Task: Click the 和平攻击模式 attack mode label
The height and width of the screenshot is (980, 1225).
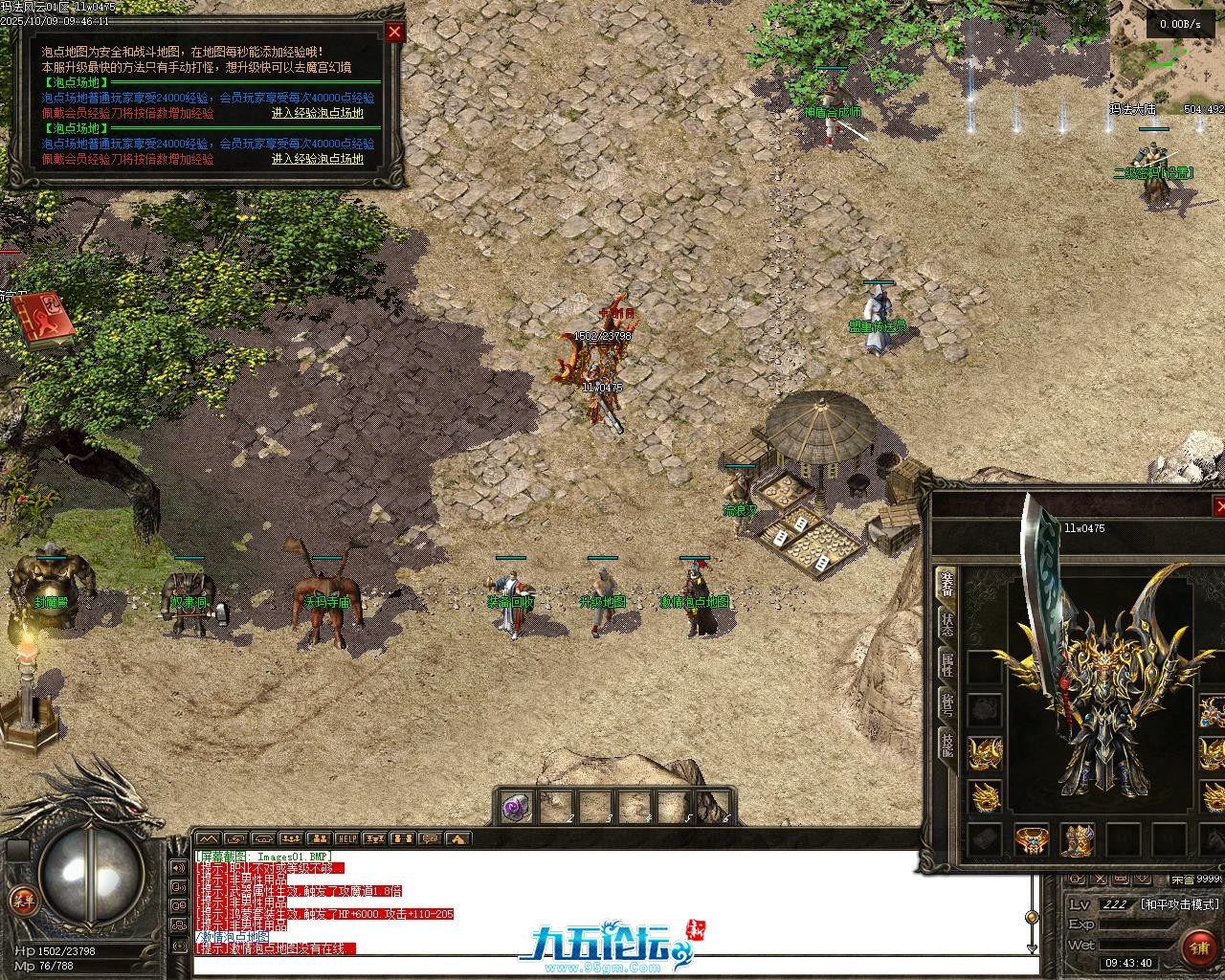Action: [x=1180, y=904]
